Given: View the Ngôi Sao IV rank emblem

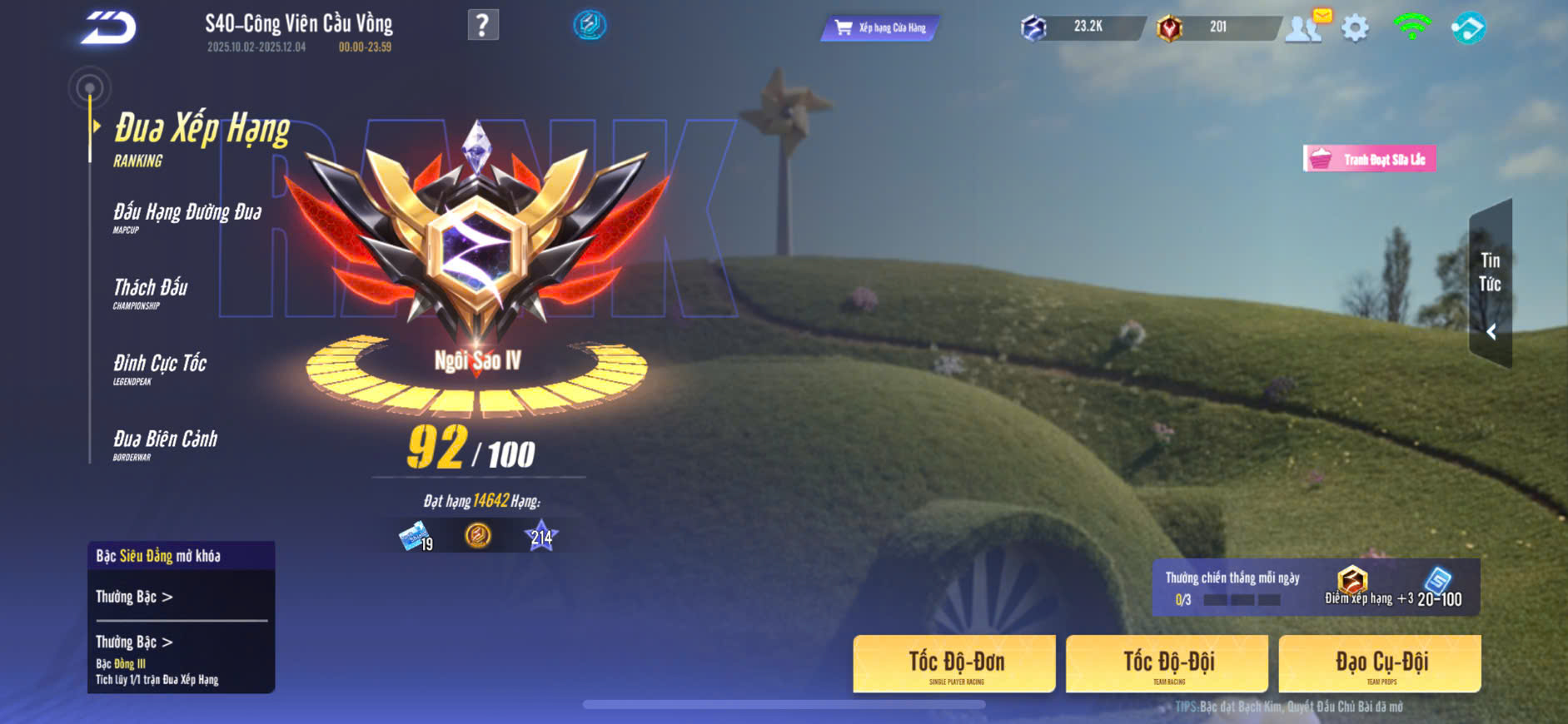Looking at the screenshot, I should click(477, 250).
